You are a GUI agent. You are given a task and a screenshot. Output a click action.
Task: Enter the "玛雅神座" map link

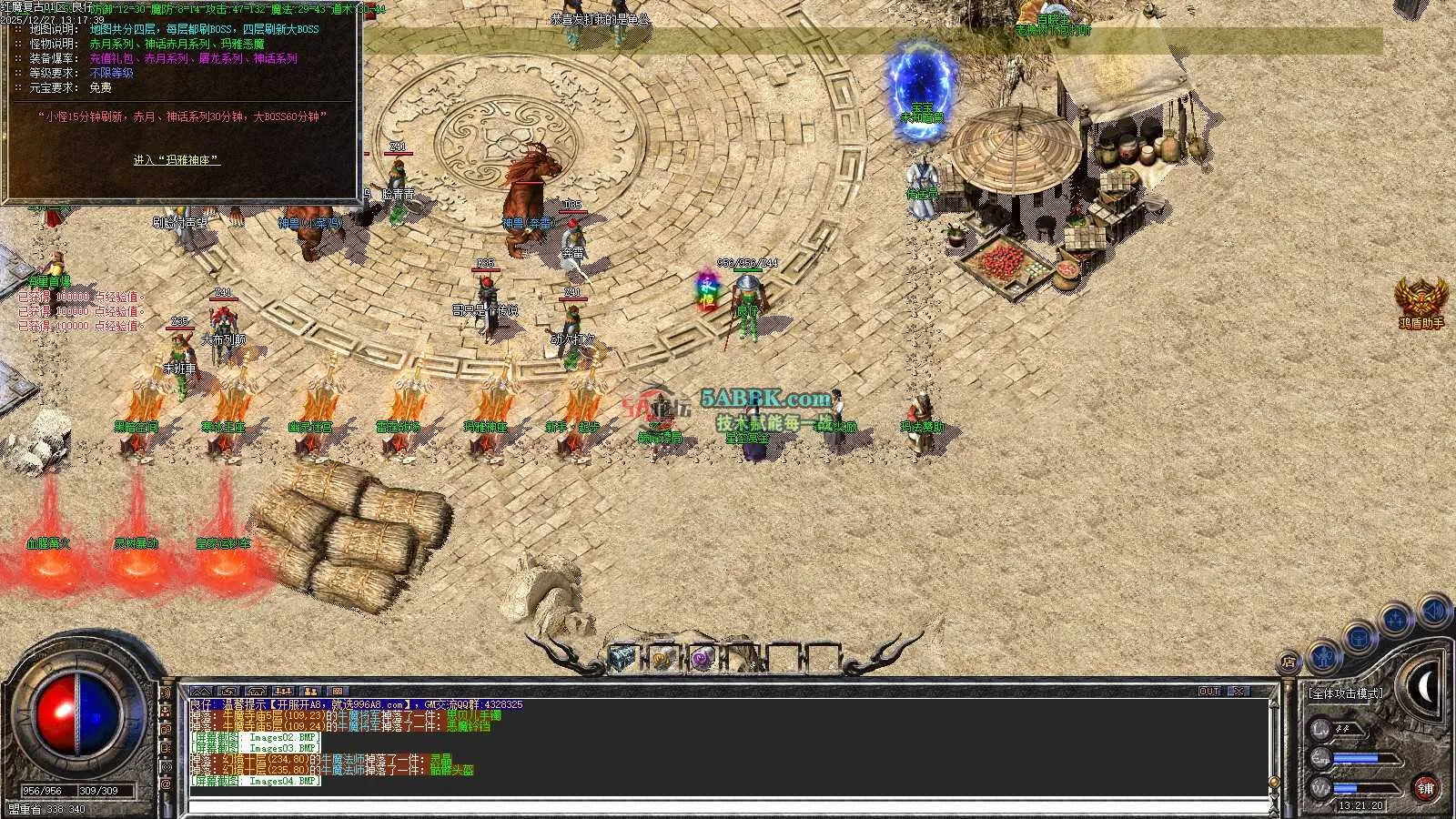(x=177, y=160)
